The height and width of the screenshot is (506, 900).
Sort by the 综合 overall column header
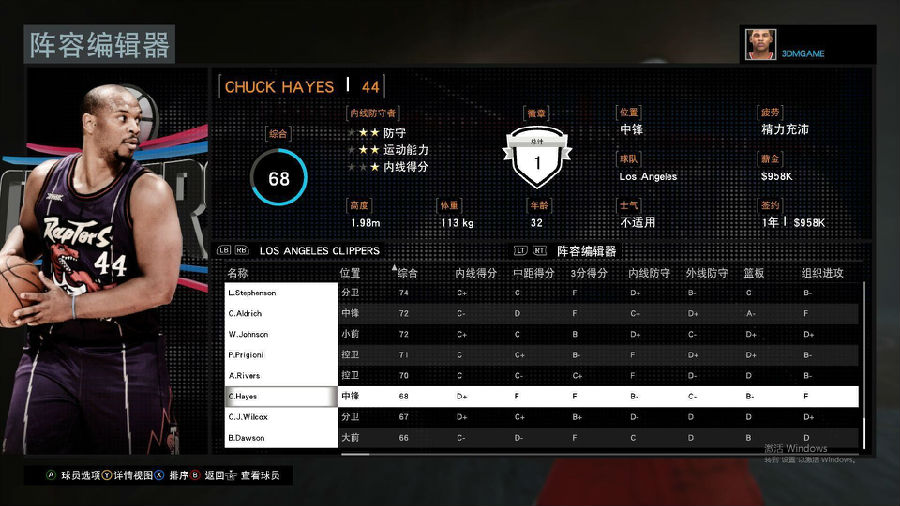408,272
